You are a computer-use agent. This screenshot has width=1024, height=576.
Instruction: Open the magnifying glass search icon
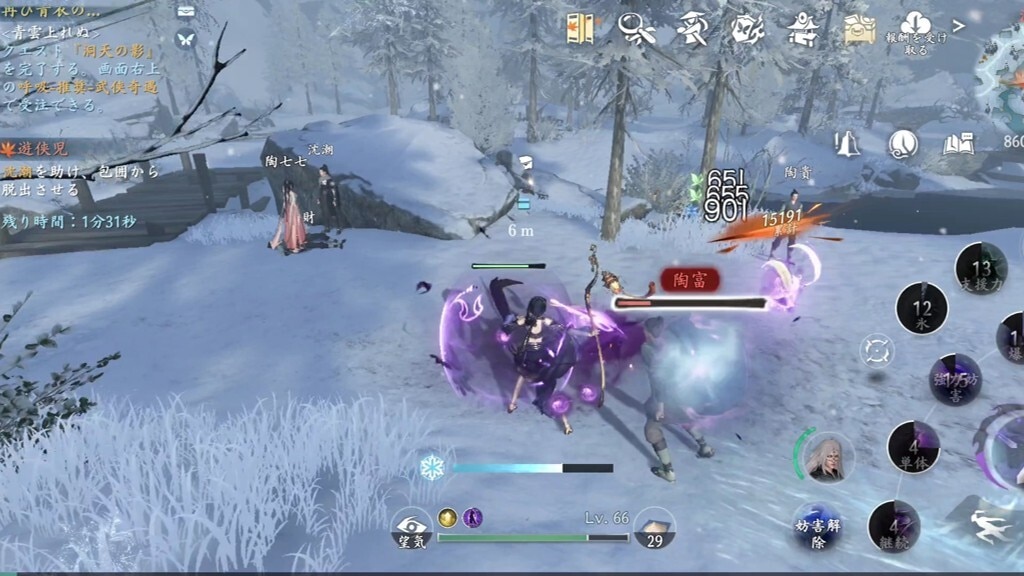635,29
